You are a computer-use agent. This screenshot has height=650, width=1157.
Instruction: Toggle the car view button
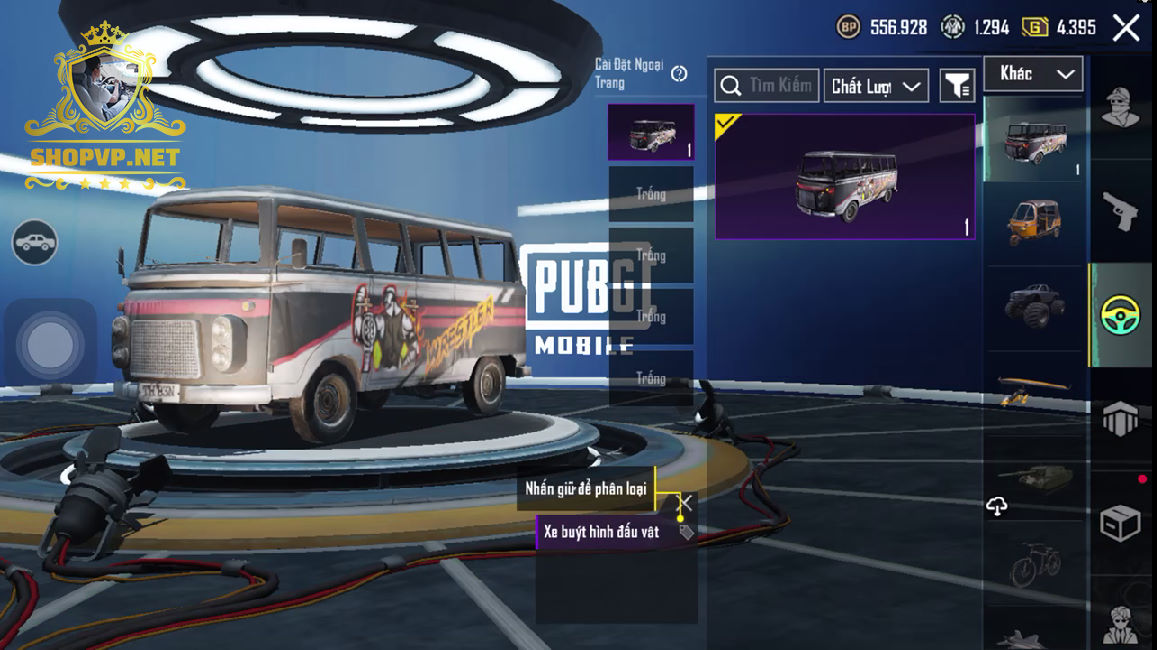tap(35, 242)
